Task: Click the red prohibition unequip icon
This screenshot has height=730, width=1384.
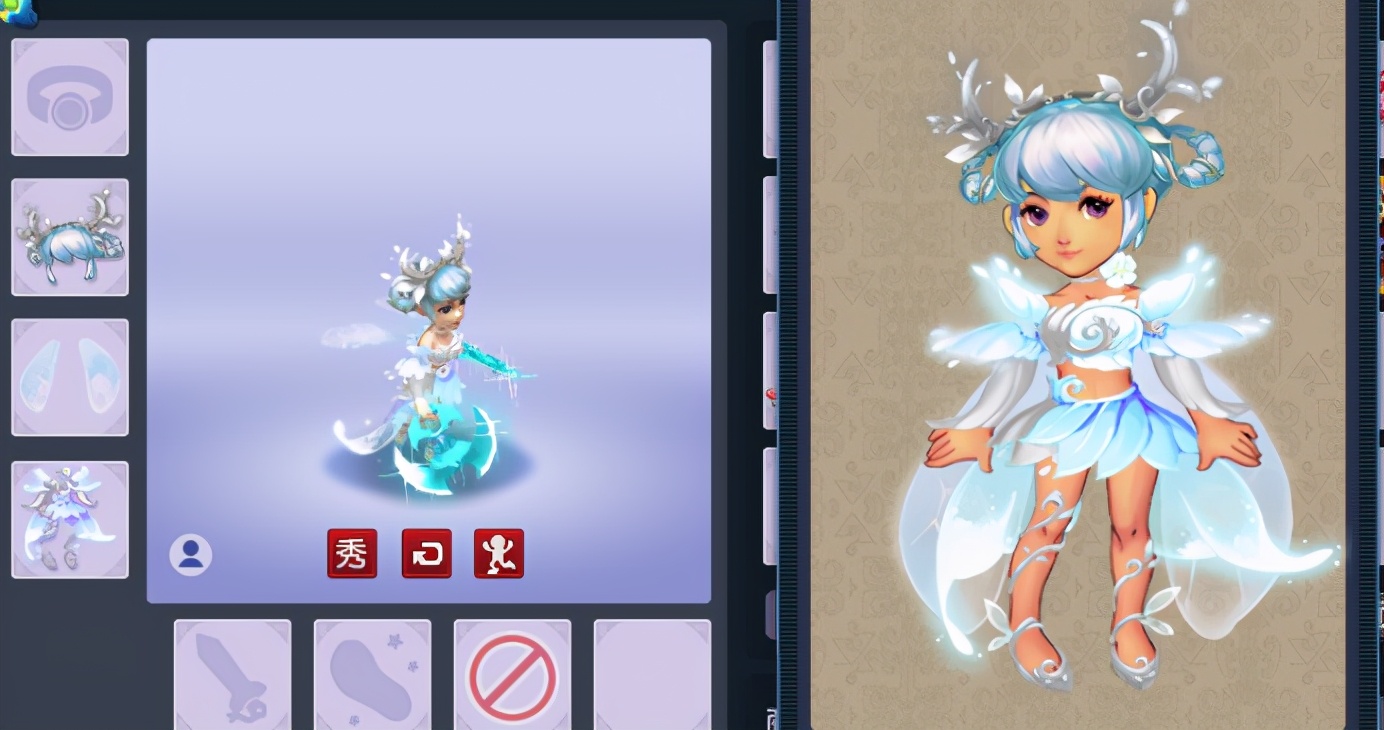Action: [513, 675]
